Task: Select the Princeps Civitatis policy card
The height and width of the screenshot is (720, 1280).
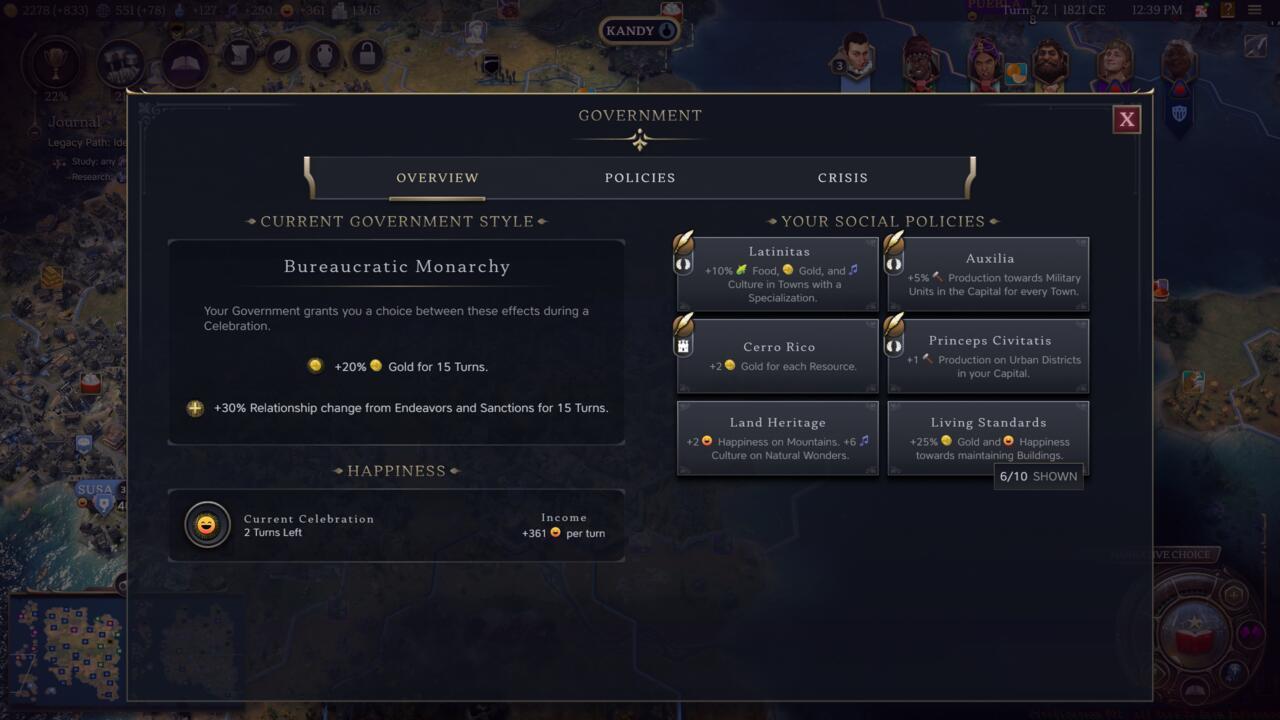Action: pos(989,356)
